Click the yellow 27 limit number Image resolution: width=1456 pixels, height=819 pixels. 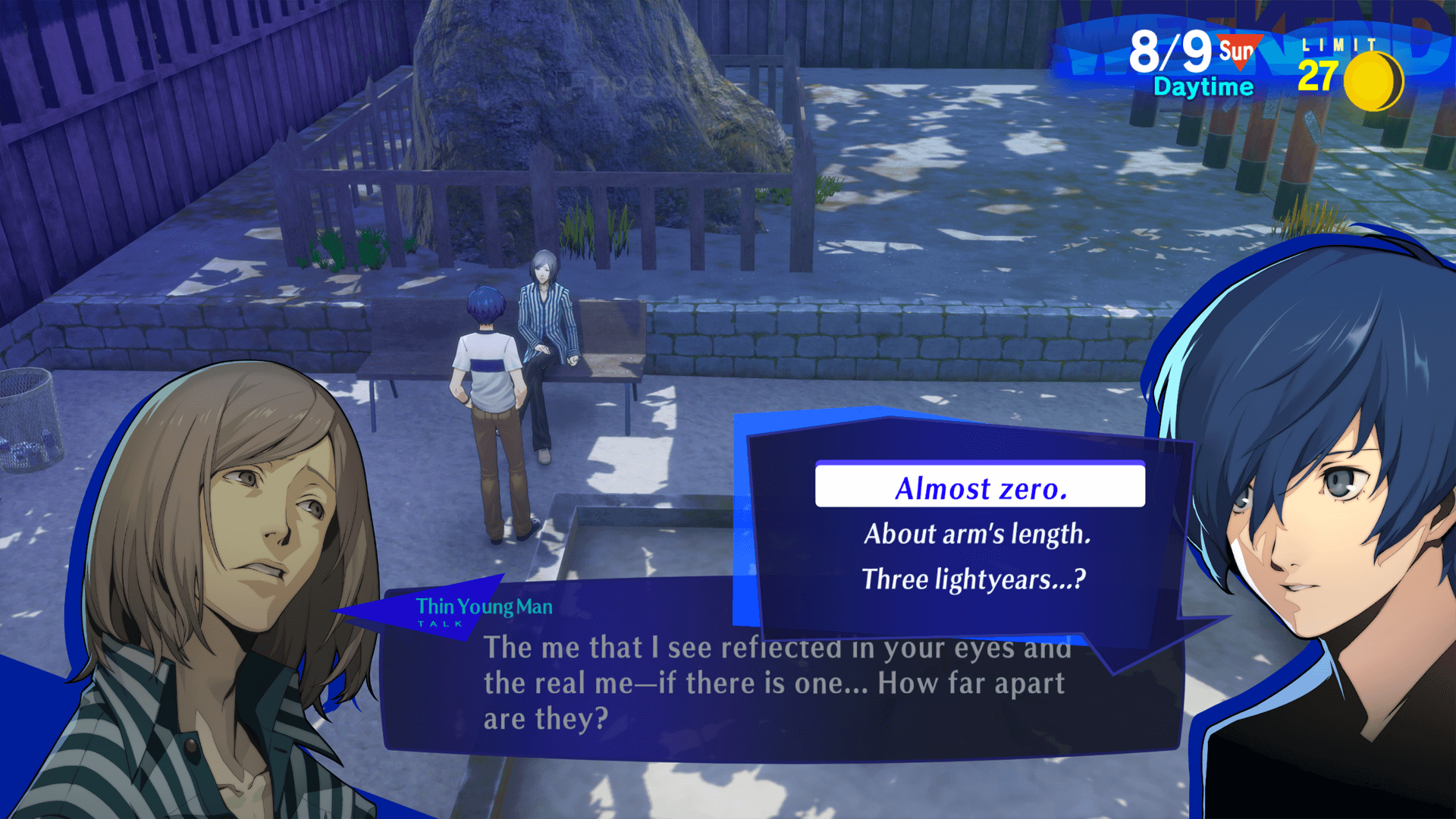(x=1317, y=76)
